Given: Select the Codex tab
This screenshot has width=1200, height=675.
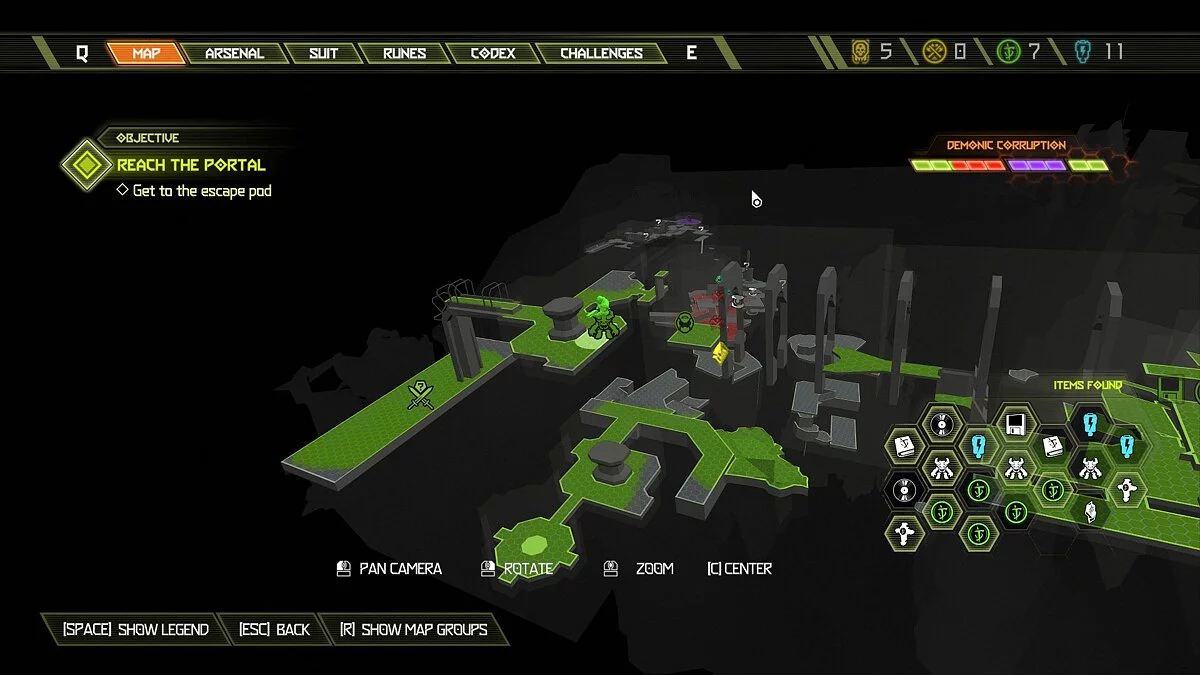Looking at the screenshot, I should (x=493, y=53).
